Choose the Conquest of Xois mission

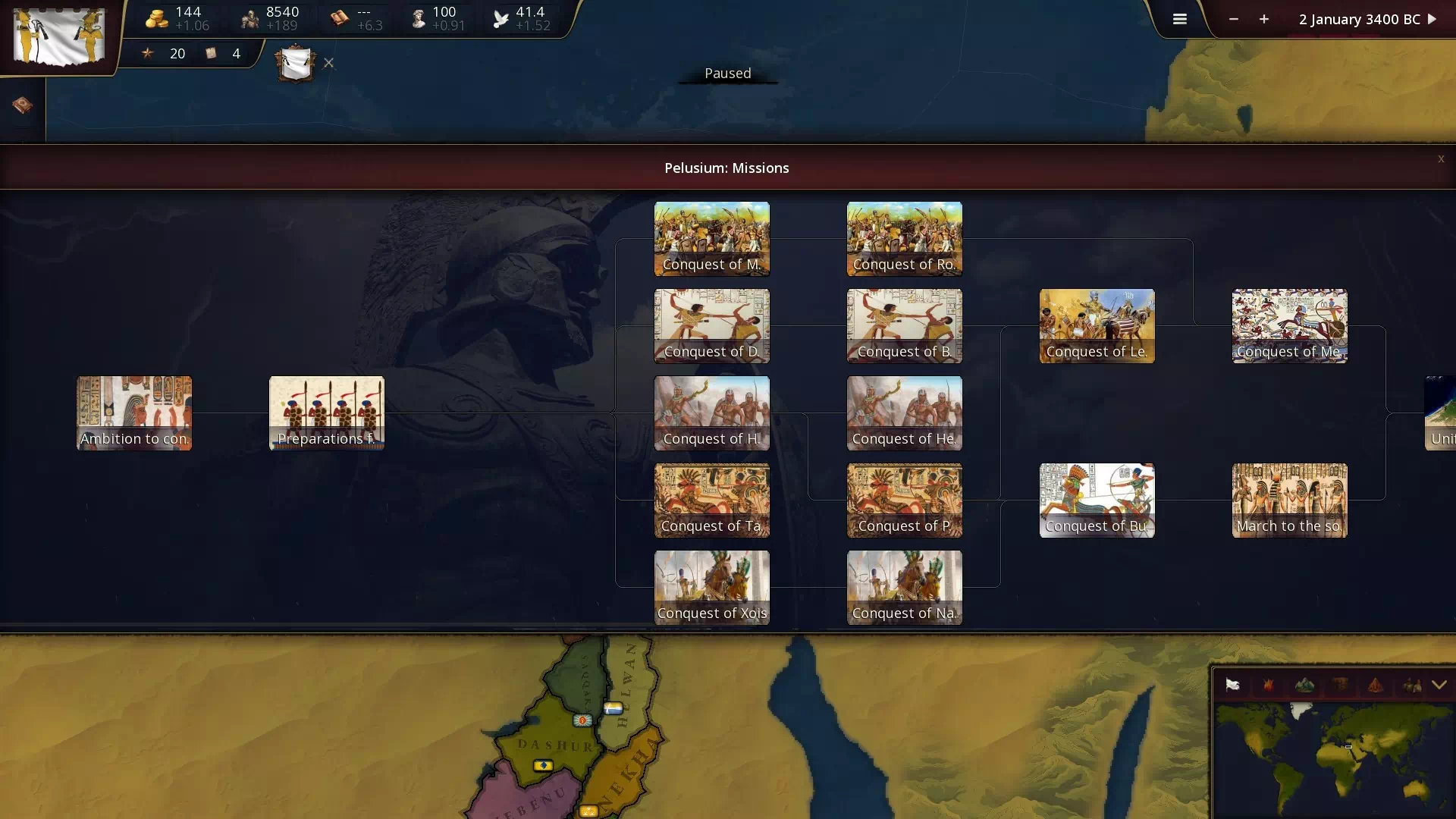point(711,587)
